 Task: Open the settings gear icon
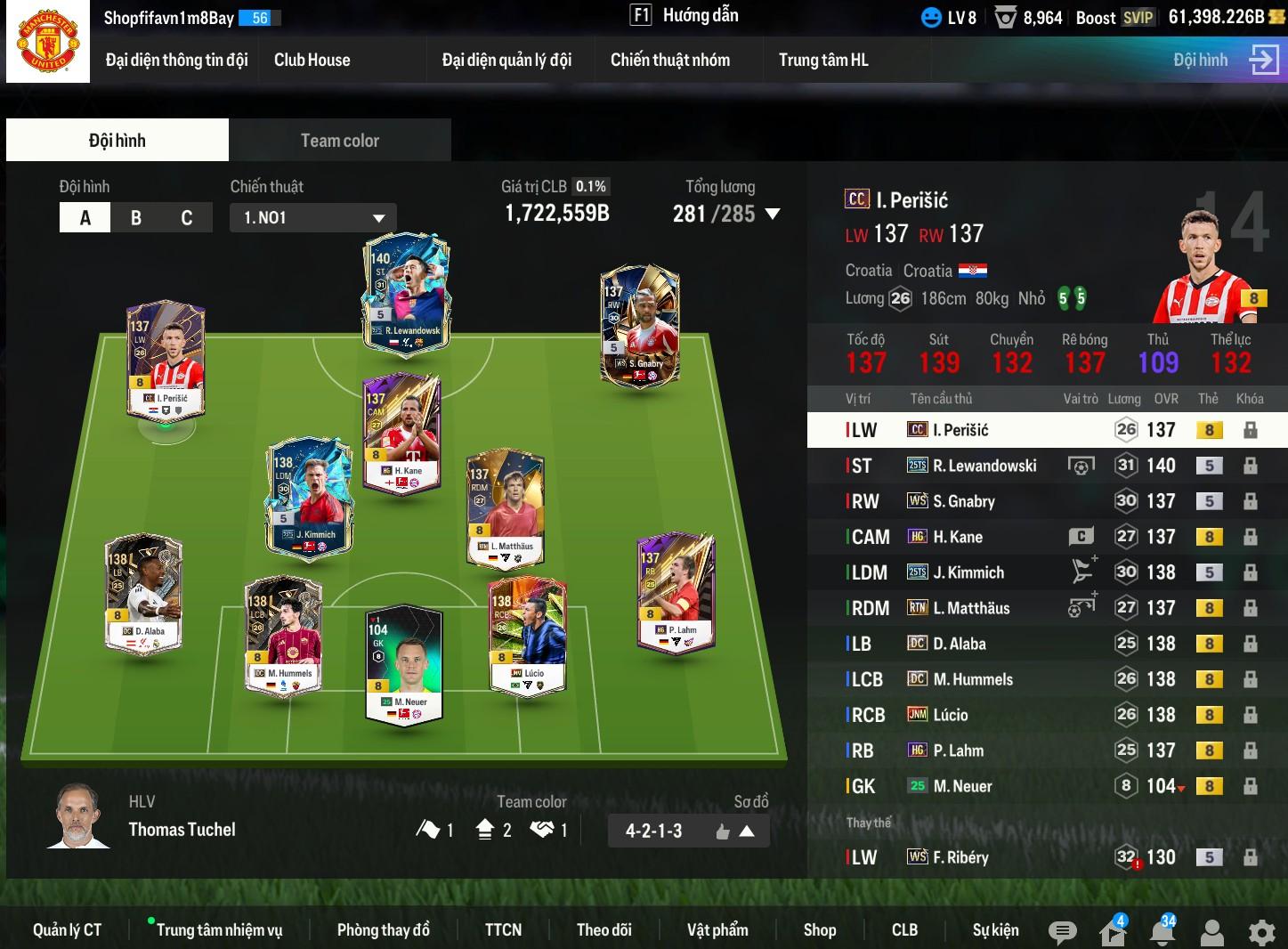pos(1261,932)
